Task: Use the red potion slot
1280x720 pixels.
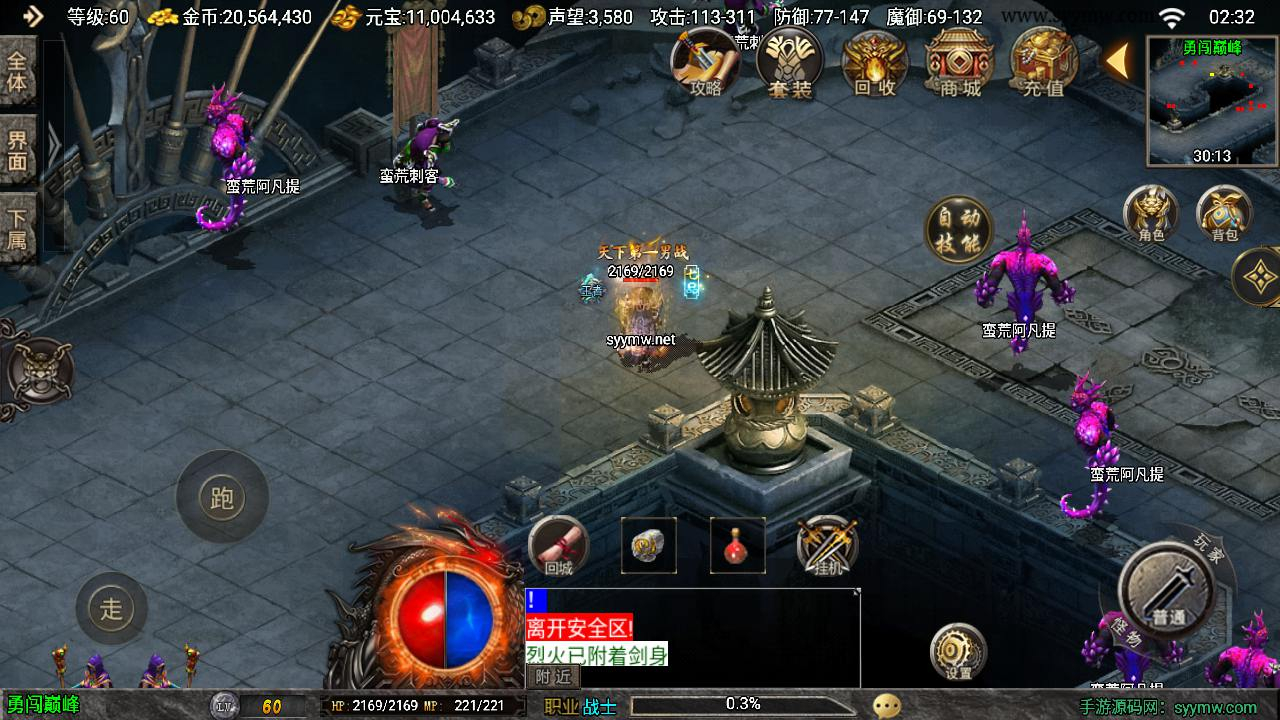Action: point(738,546)
